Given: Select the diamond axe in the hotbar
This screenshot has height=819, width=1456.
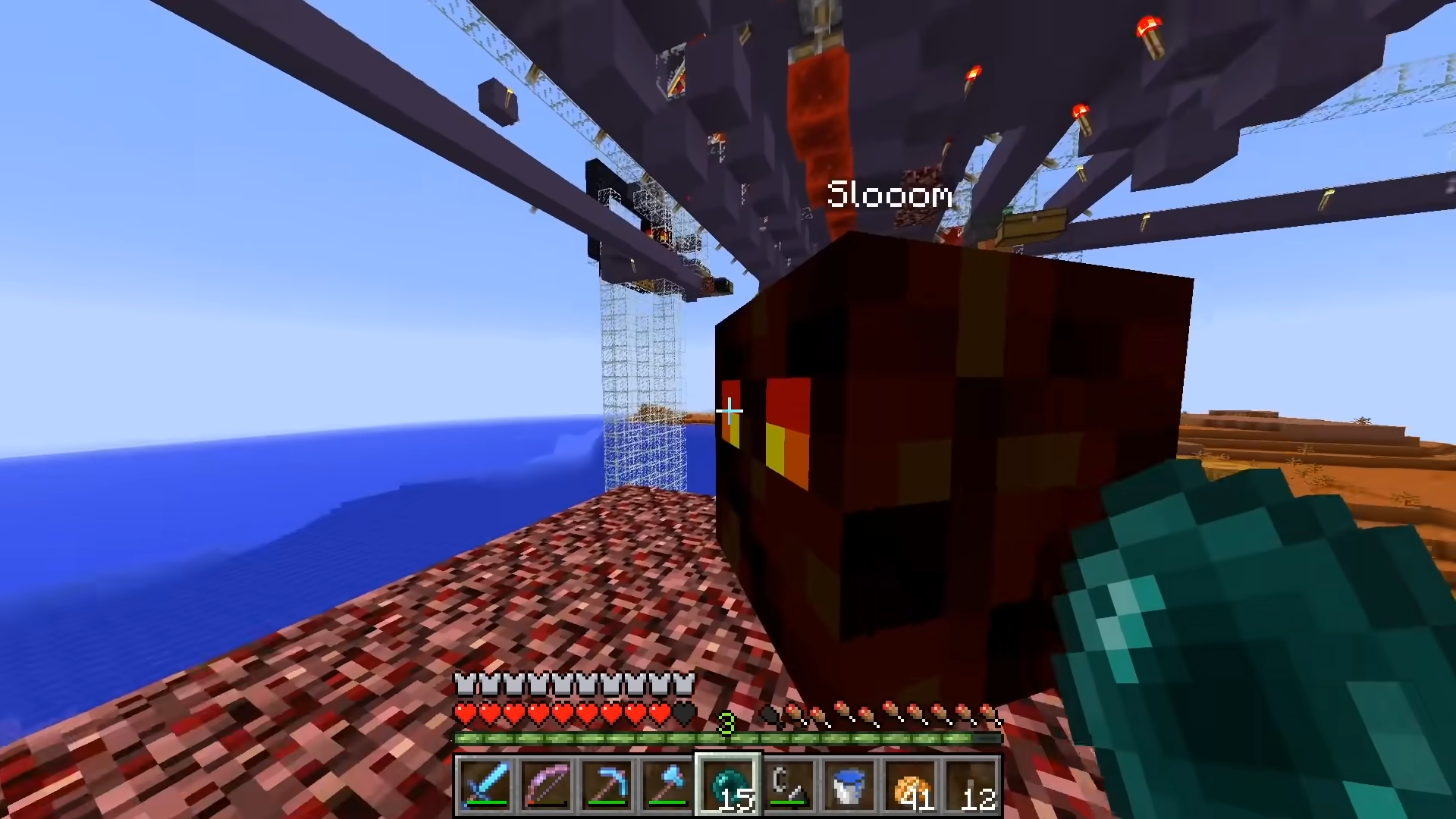Looking at the screenshot, I should point(667,786).
